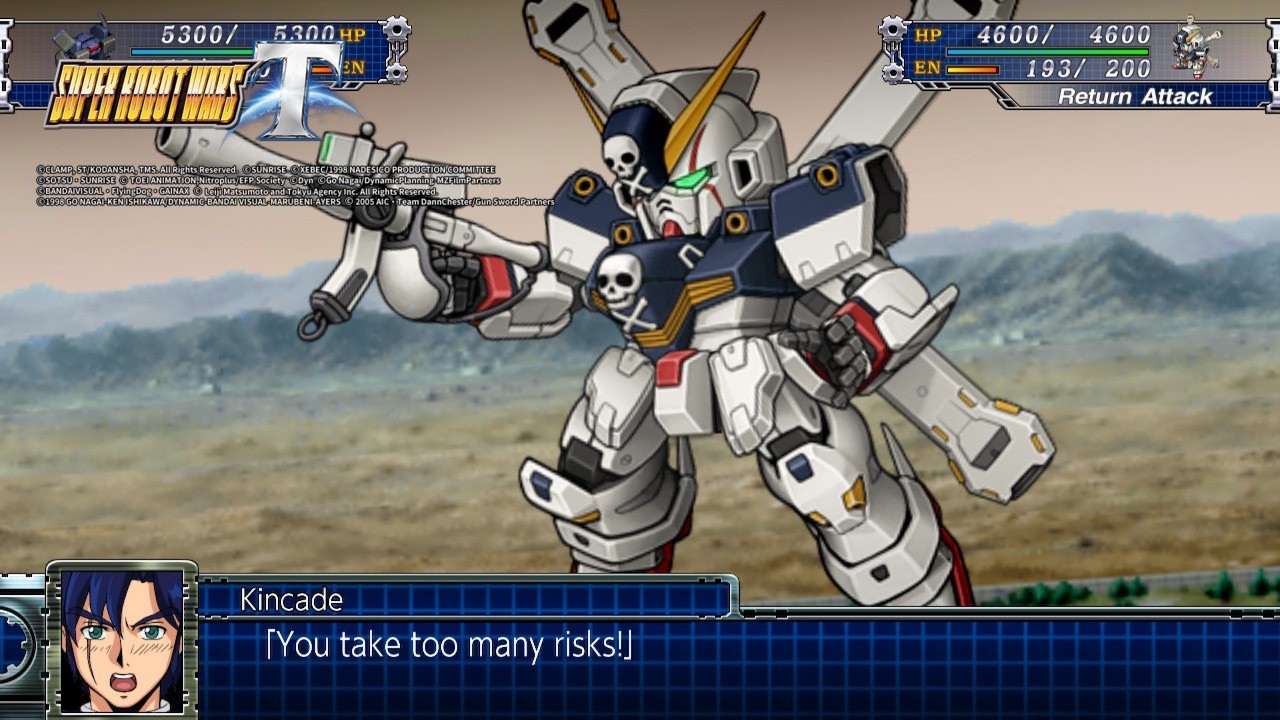The width and height of the screenshot is (1280, 720).
Task: Click the unit icon beside the 5300 HP bar
Action: pos(86,44)
